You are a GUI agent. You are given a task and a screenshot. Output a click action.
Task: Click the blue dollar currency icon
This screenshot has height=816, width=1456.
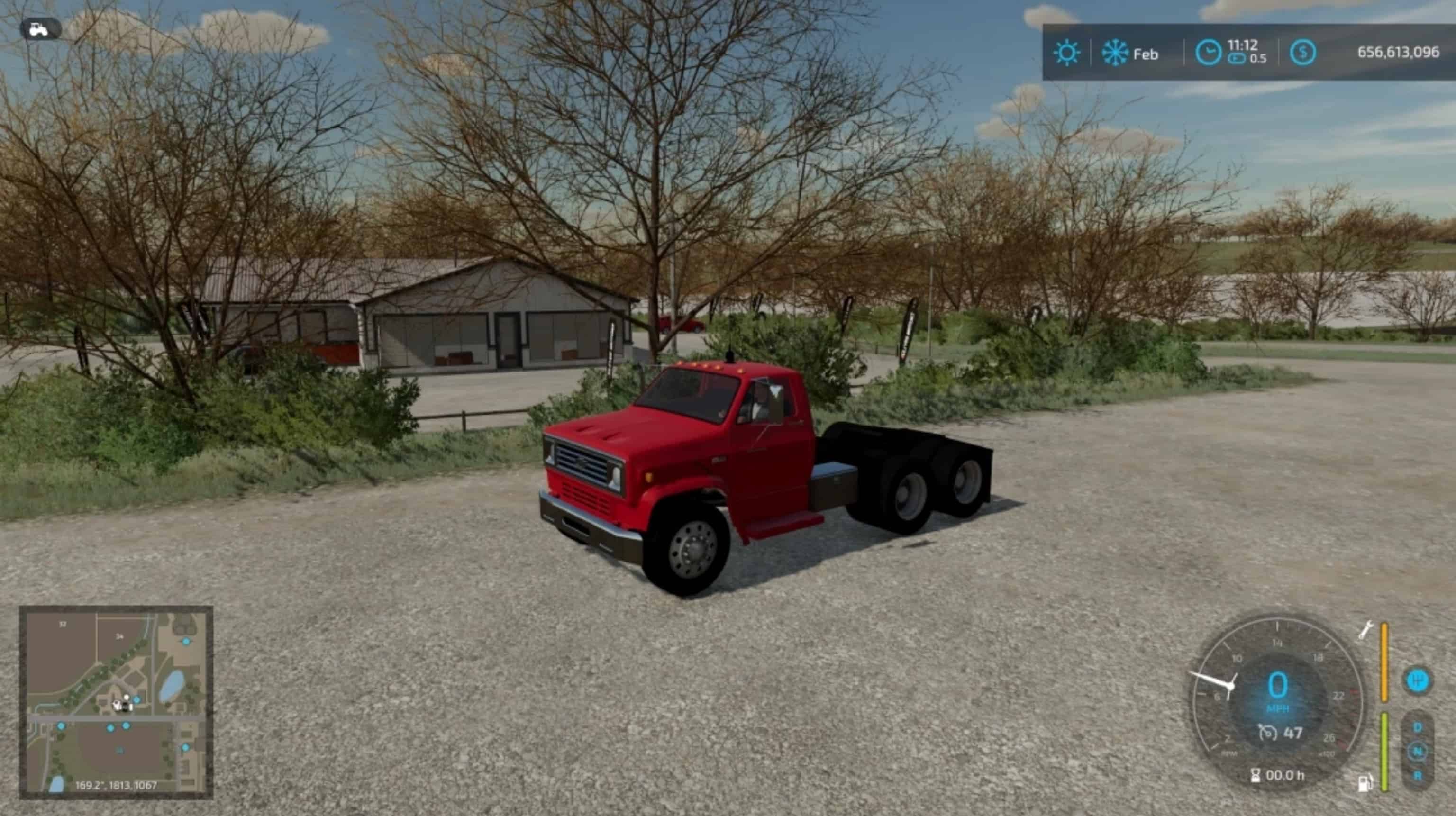coord(1303,52)
